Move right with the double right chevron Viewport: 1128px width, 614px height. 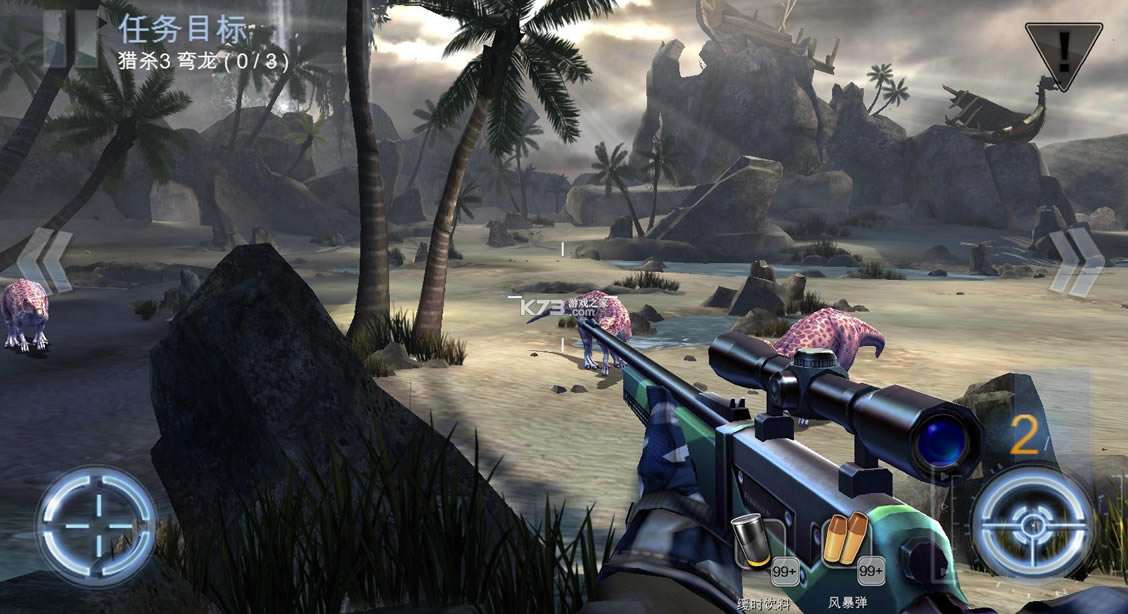click(x=1076, y=262)
